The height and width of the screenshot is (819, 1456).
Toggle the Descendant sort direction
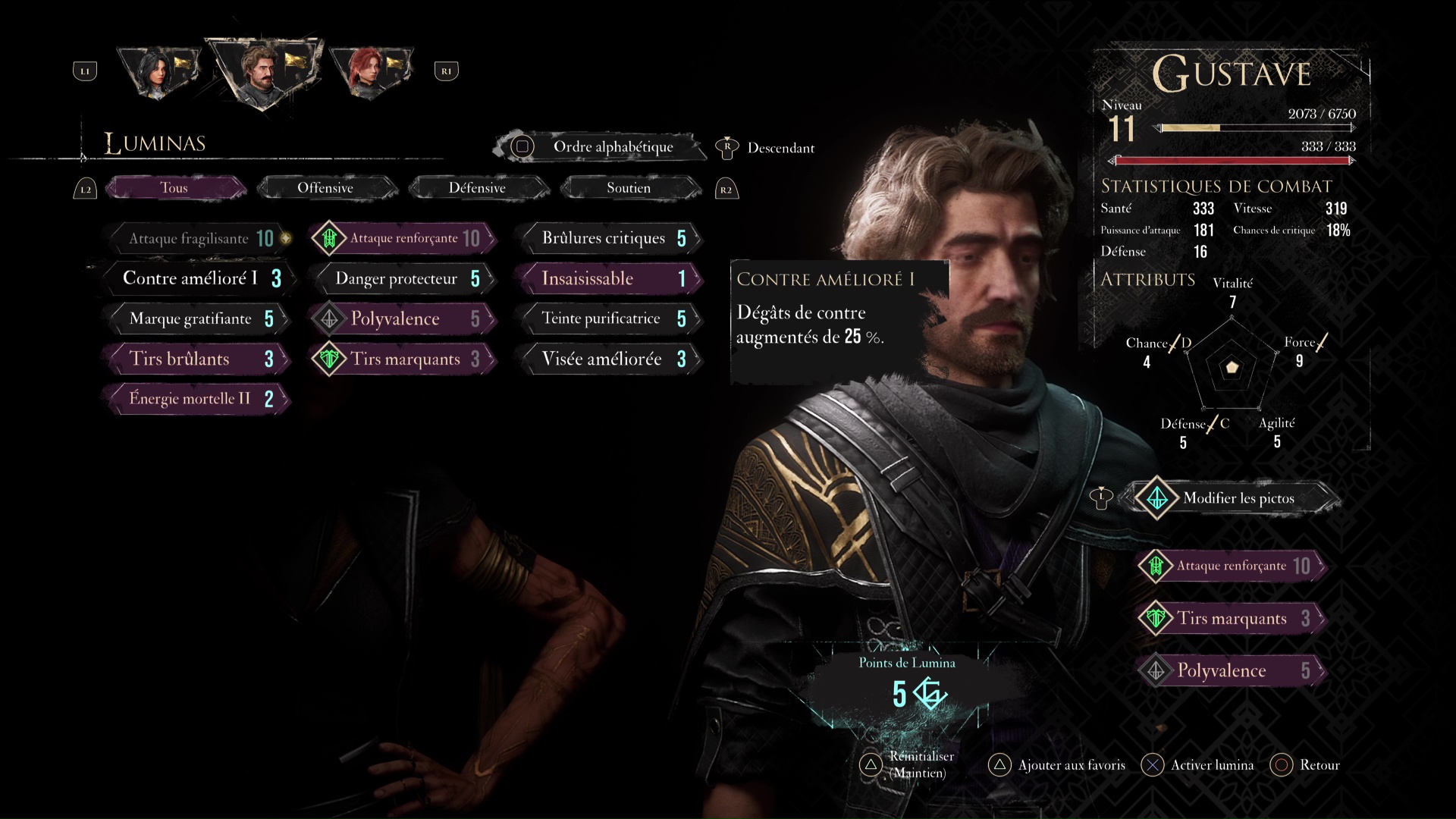pos(780,149)
